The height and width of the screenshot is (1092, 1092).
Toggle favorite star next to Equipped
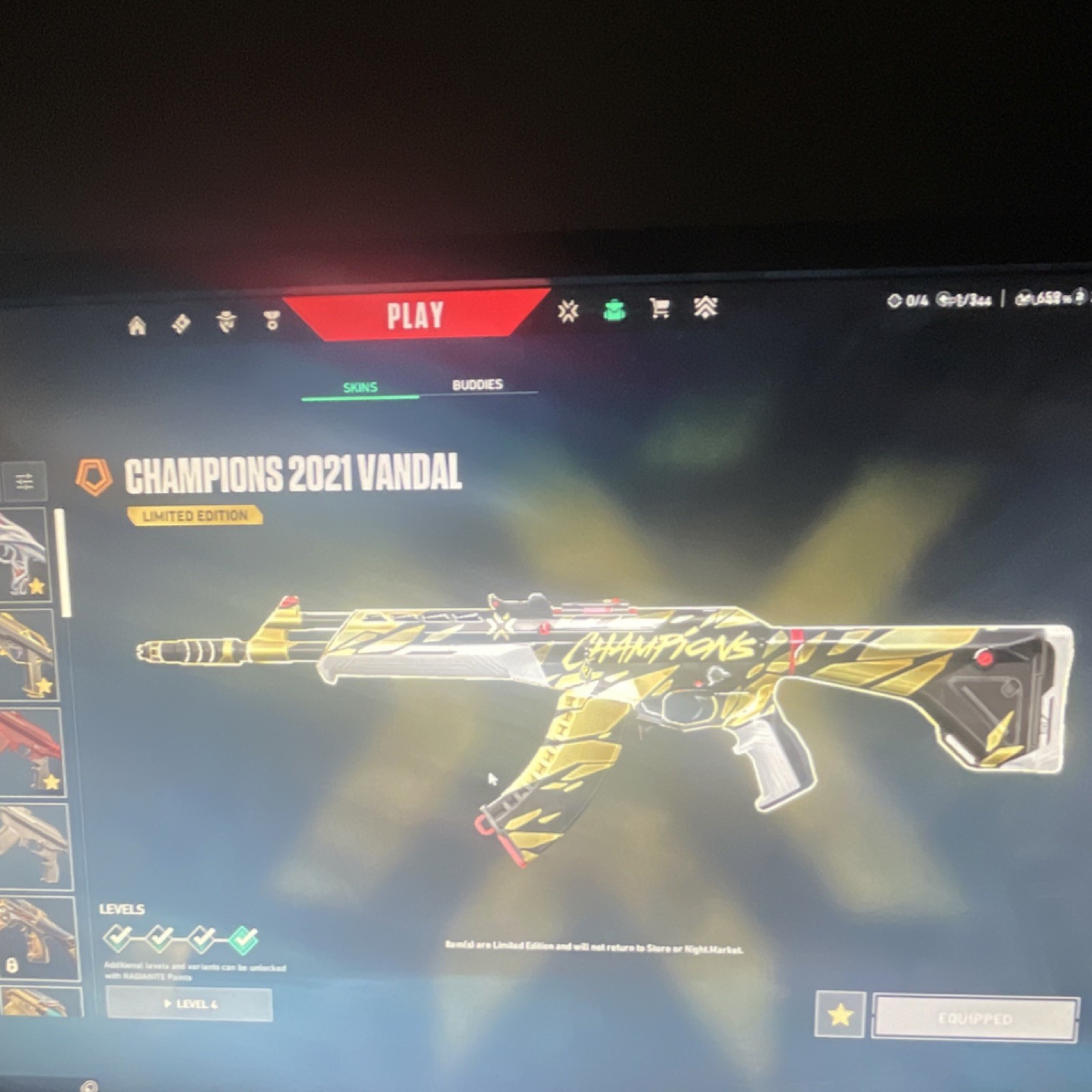tap(840, 1016)
